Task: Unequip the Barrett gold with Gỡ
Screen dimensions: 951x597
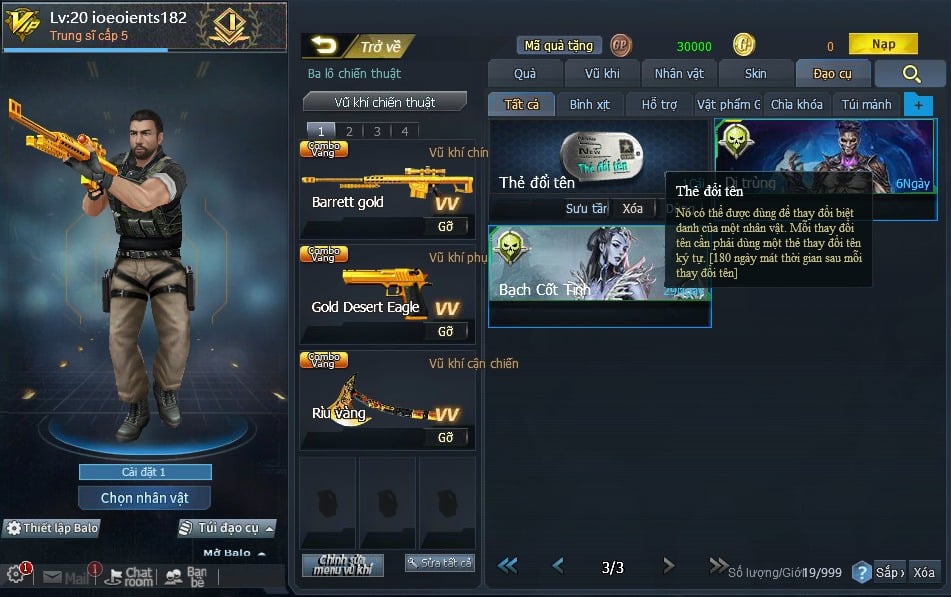Action: pos(445,227)
